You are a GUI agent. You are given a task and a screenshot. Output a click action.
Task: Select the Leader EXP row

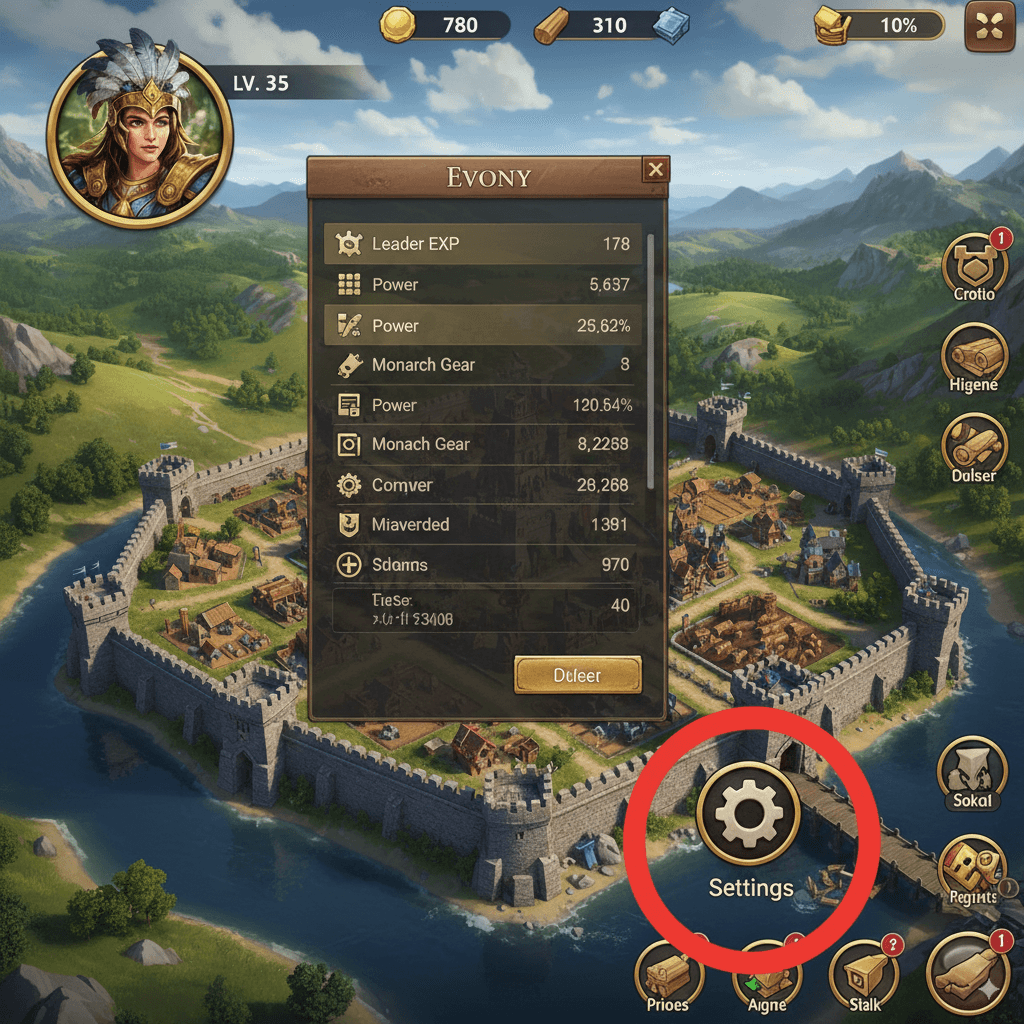point(486,243)
